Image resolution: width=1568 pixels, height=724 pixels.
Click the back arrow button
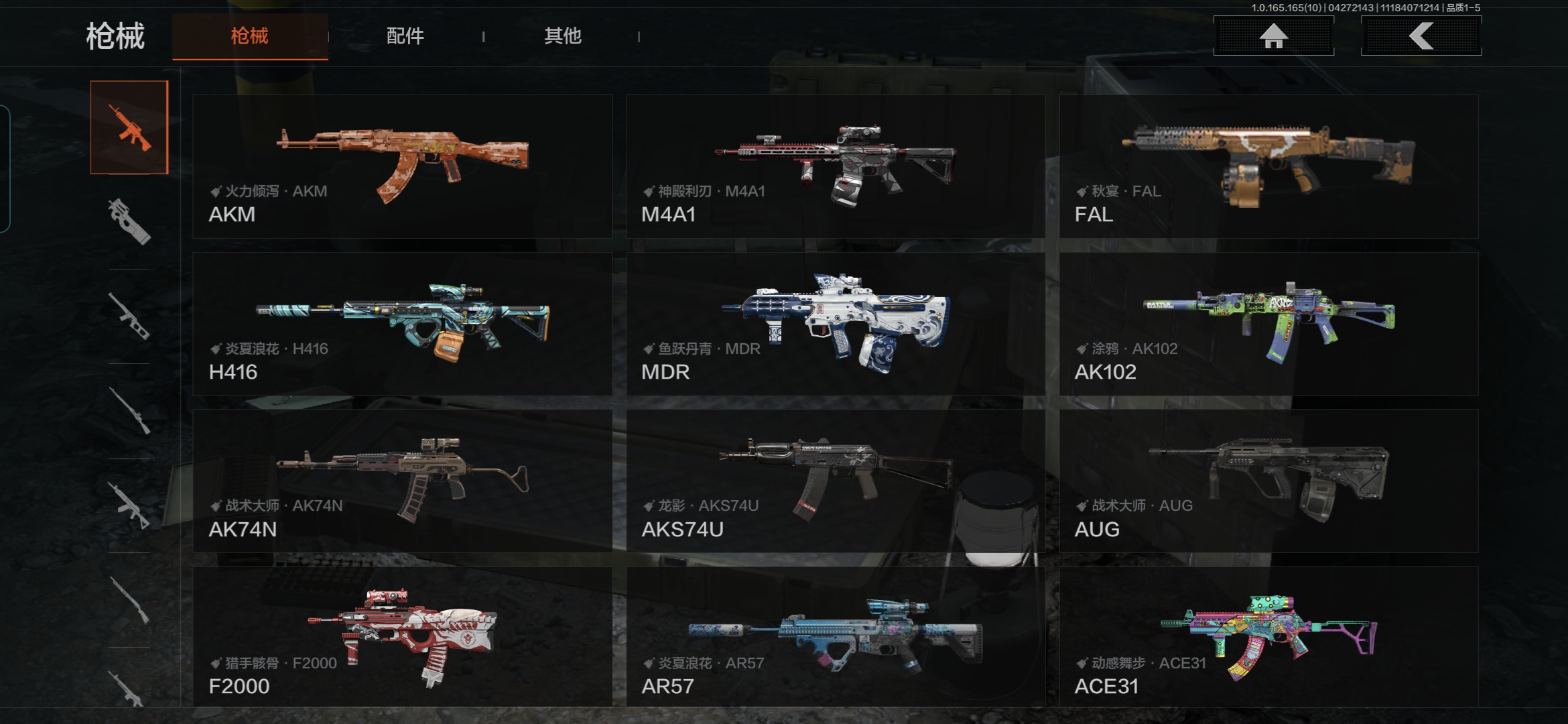tap(1421, 36)
